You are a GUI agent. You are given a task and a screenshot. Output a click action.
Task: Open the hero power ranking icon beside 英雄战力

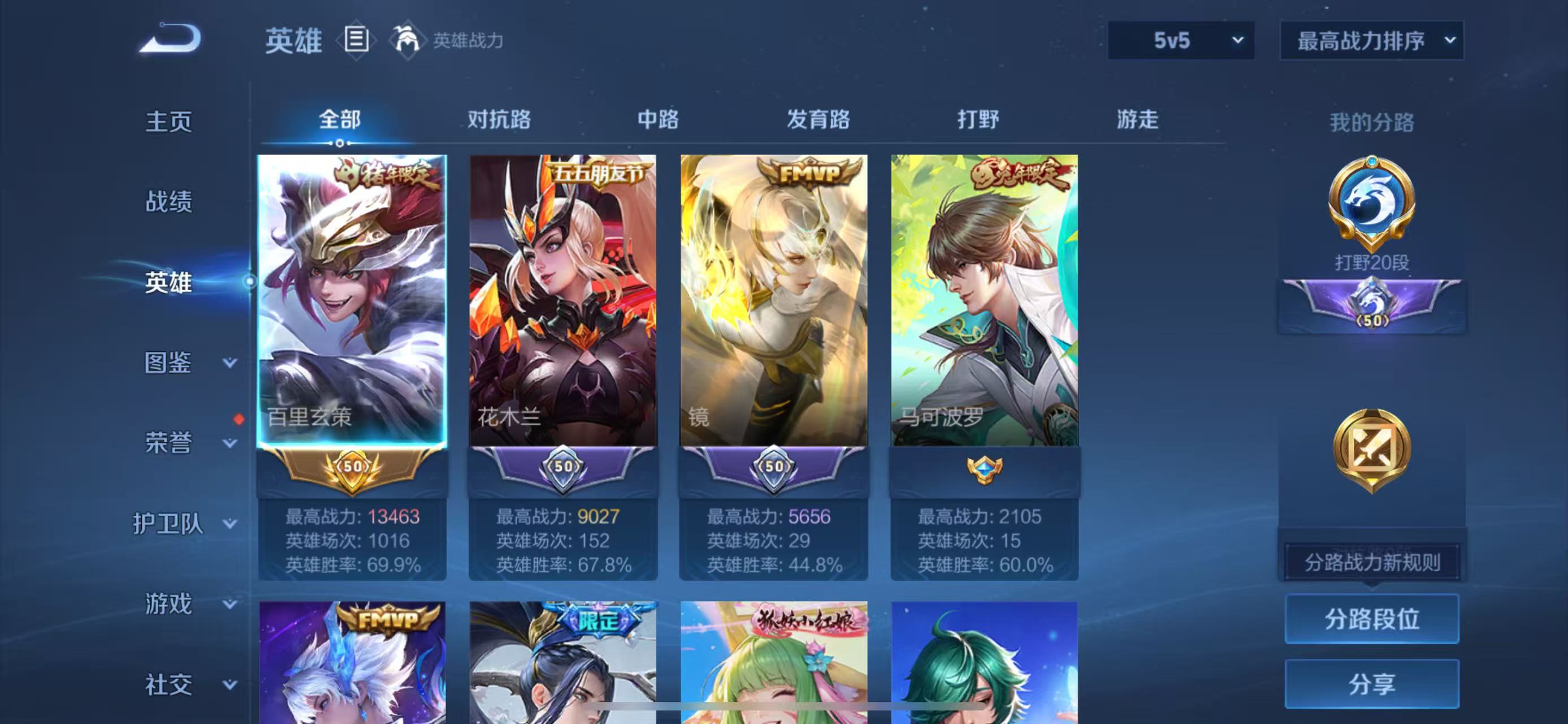click(408, 41)
